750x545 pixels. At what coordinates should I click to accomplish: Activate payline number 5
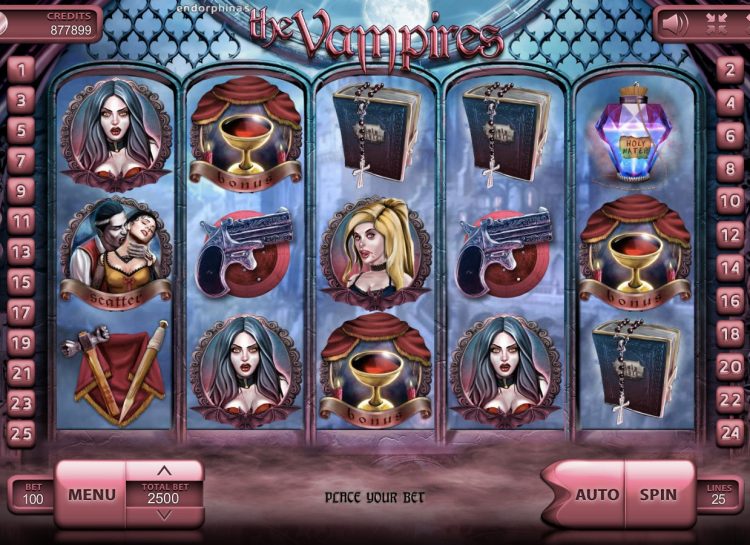[x=21, y=130]
